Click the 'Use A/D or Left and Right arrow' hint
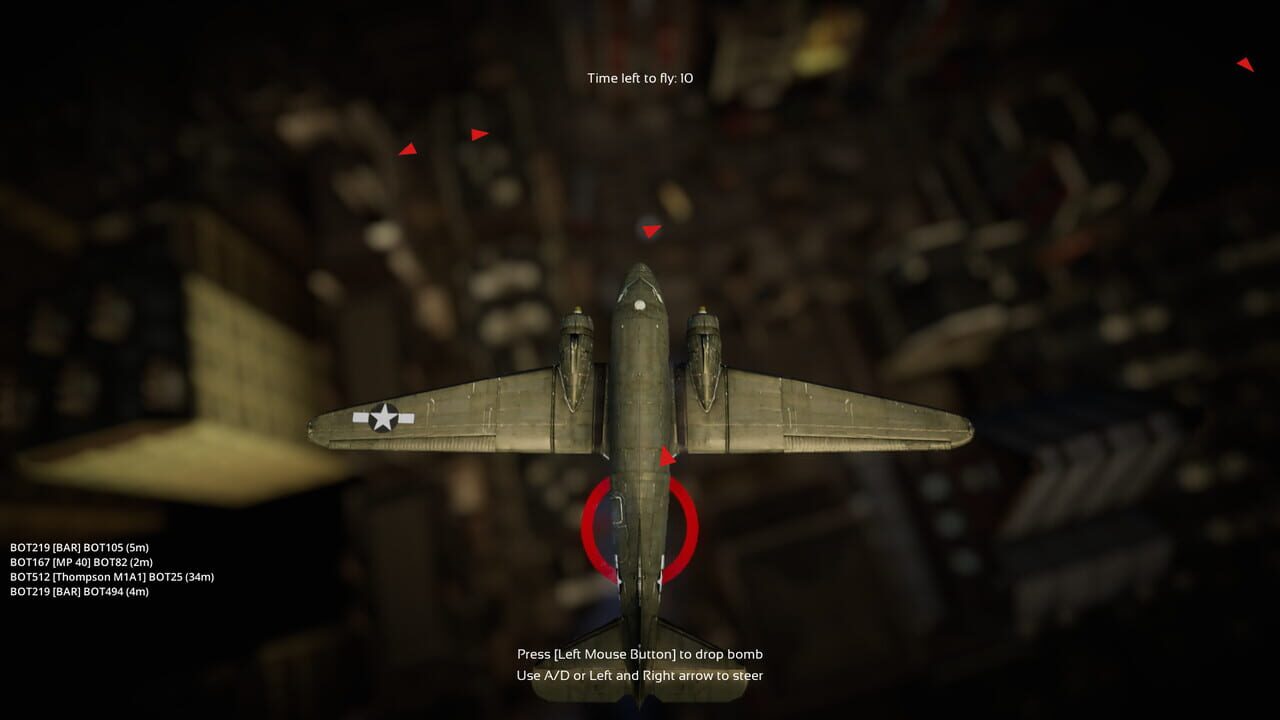Screen dimensions: 1280x720 [x=640, y=676]
